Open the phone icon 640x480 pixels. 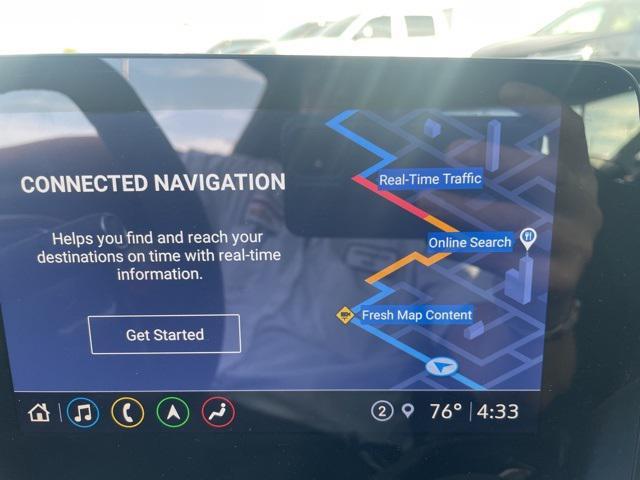pyautogui.click(x=127, y=412)
